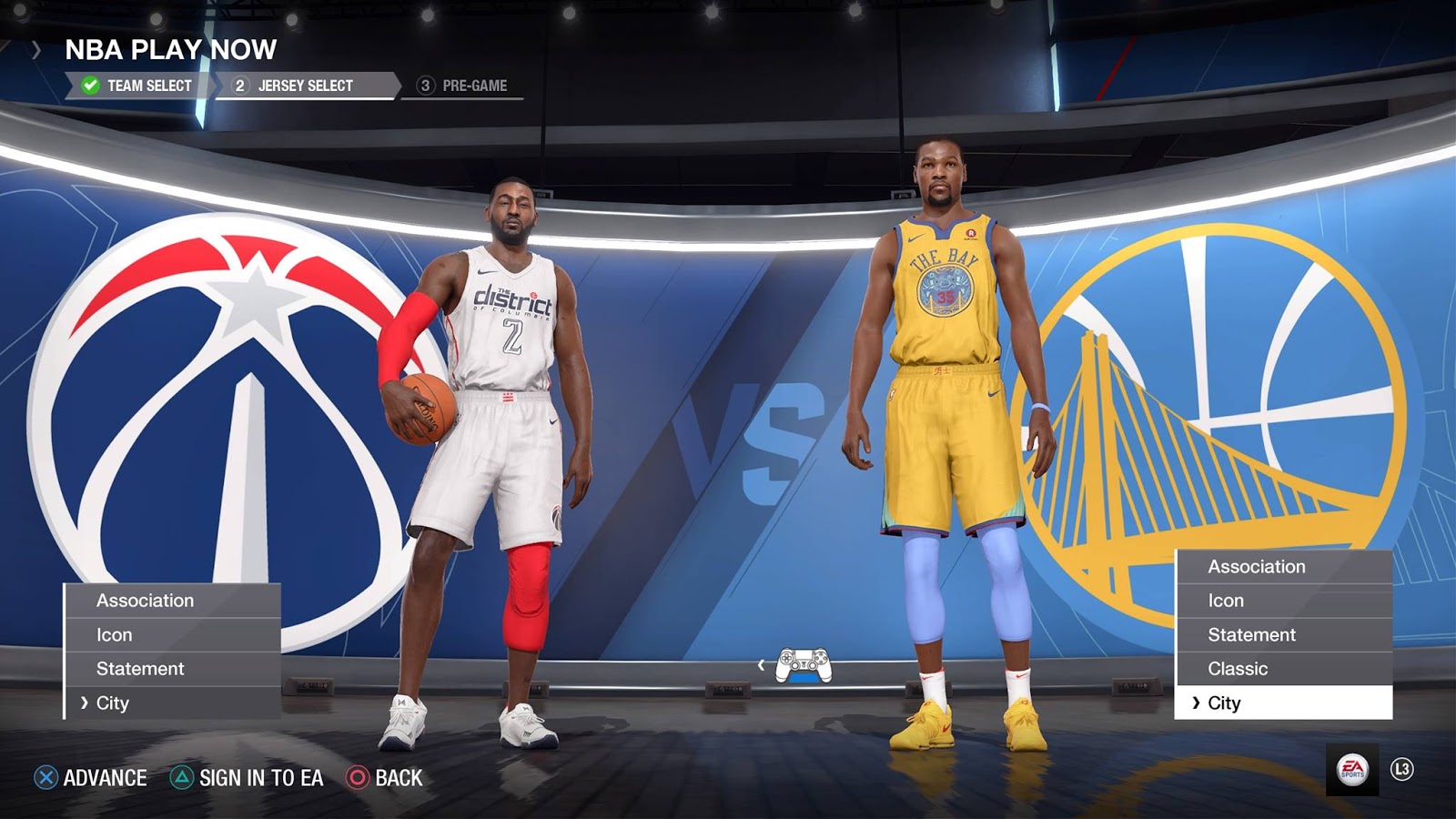This screenshot has width=1456, height=819.
Task: Click the green triangle Sign In icon
Action: [x=179, y=779]
